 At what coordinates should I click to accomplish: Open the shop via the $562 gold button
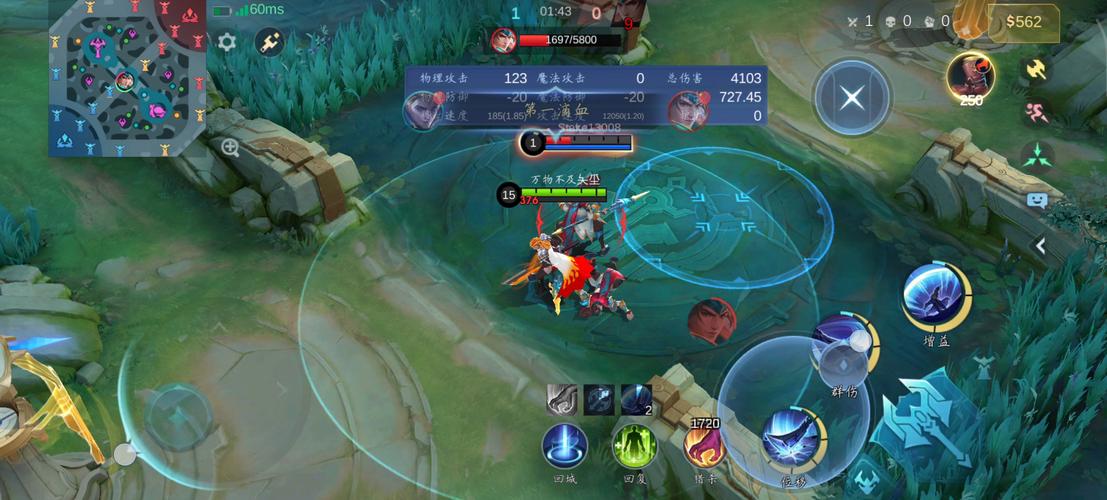(1023, 22)
